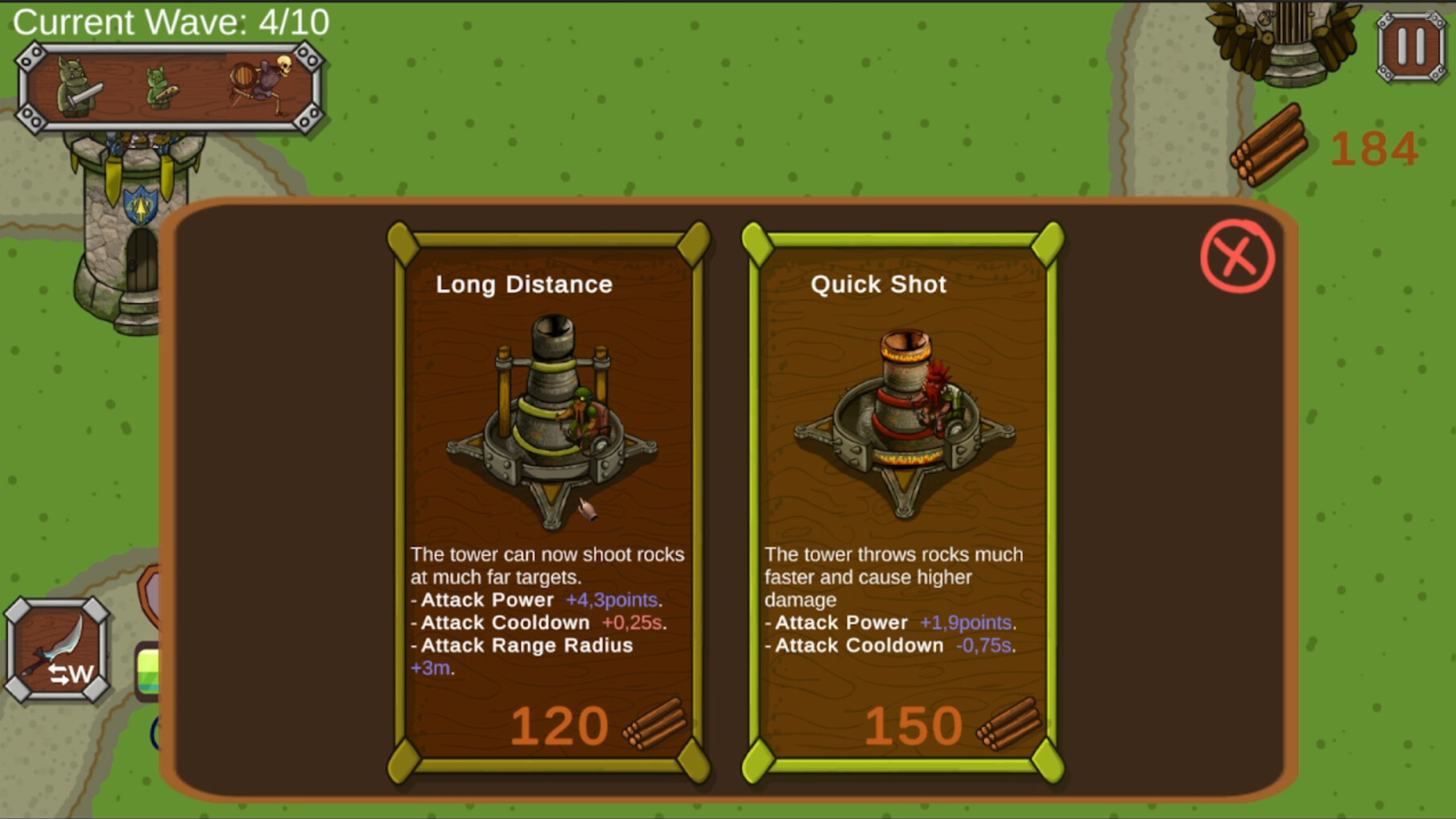The height and width of the screenshot is (819, 1456).
Task: Click the Quick Shot card title
Action: point(878,284)
